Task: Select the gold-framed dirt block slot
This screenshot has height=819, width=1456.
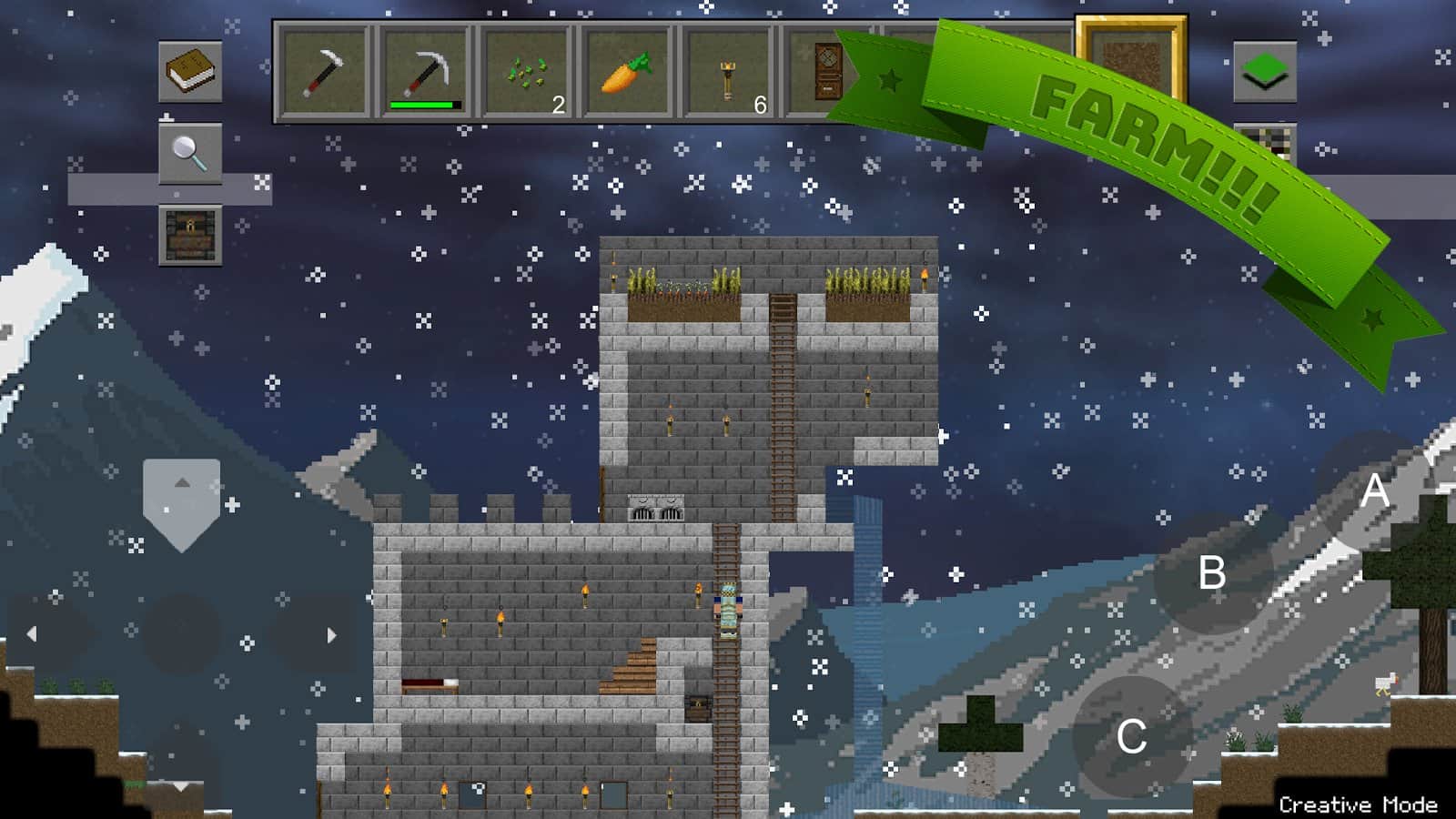Action: 1131,62
